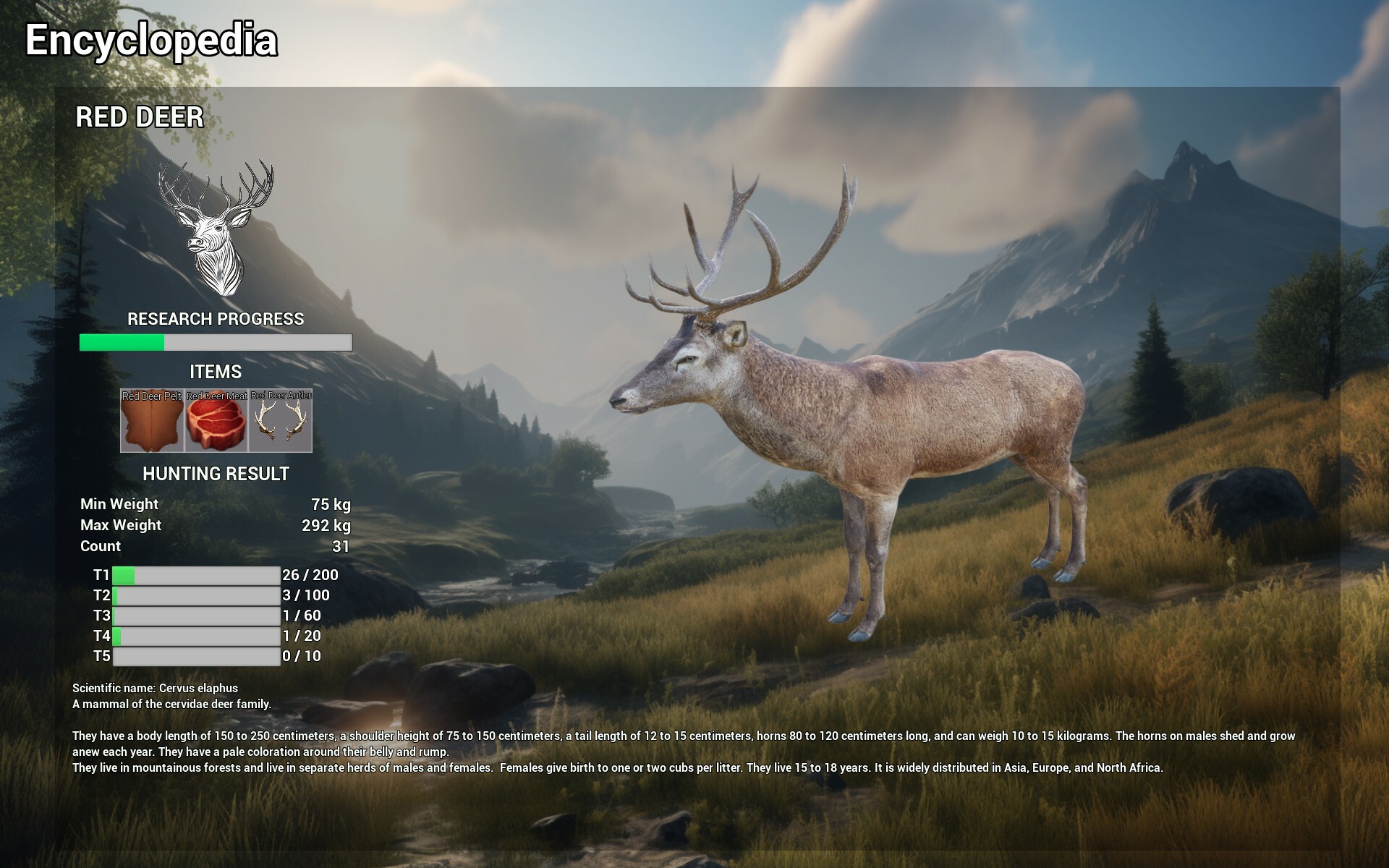Click the Hunting Result section header
Screen dimensions: 1389x868
coord(215,475)
